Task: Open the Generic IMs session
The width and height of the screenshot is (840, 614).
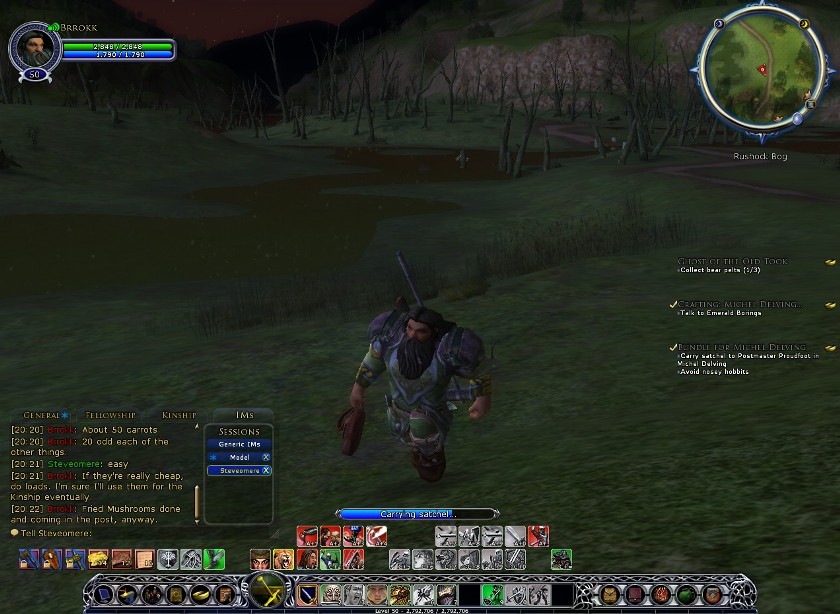Action: click(238, 444)
